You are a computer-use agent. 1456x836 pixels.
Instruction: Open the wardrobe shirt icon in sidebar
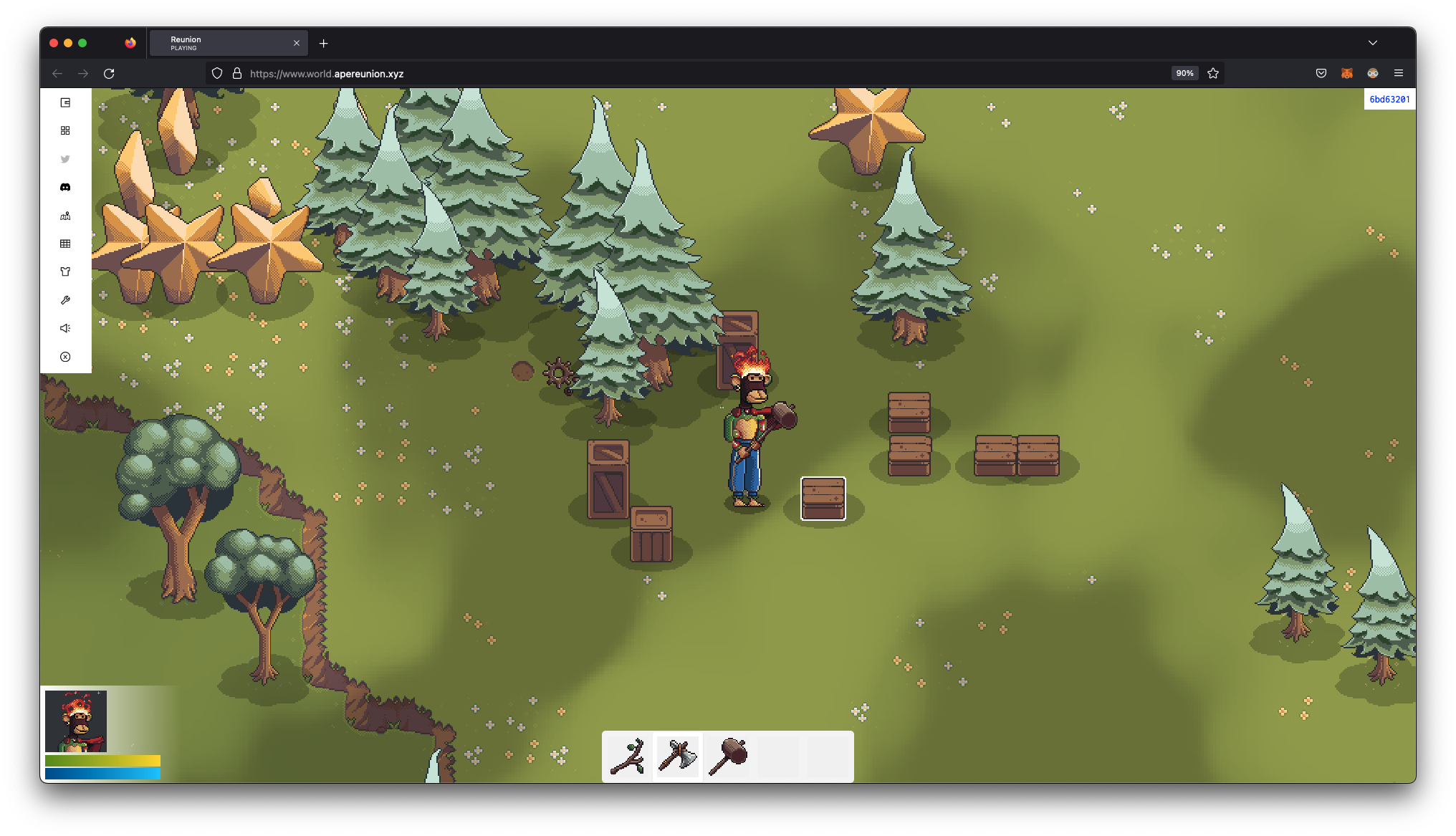[65, 272]
